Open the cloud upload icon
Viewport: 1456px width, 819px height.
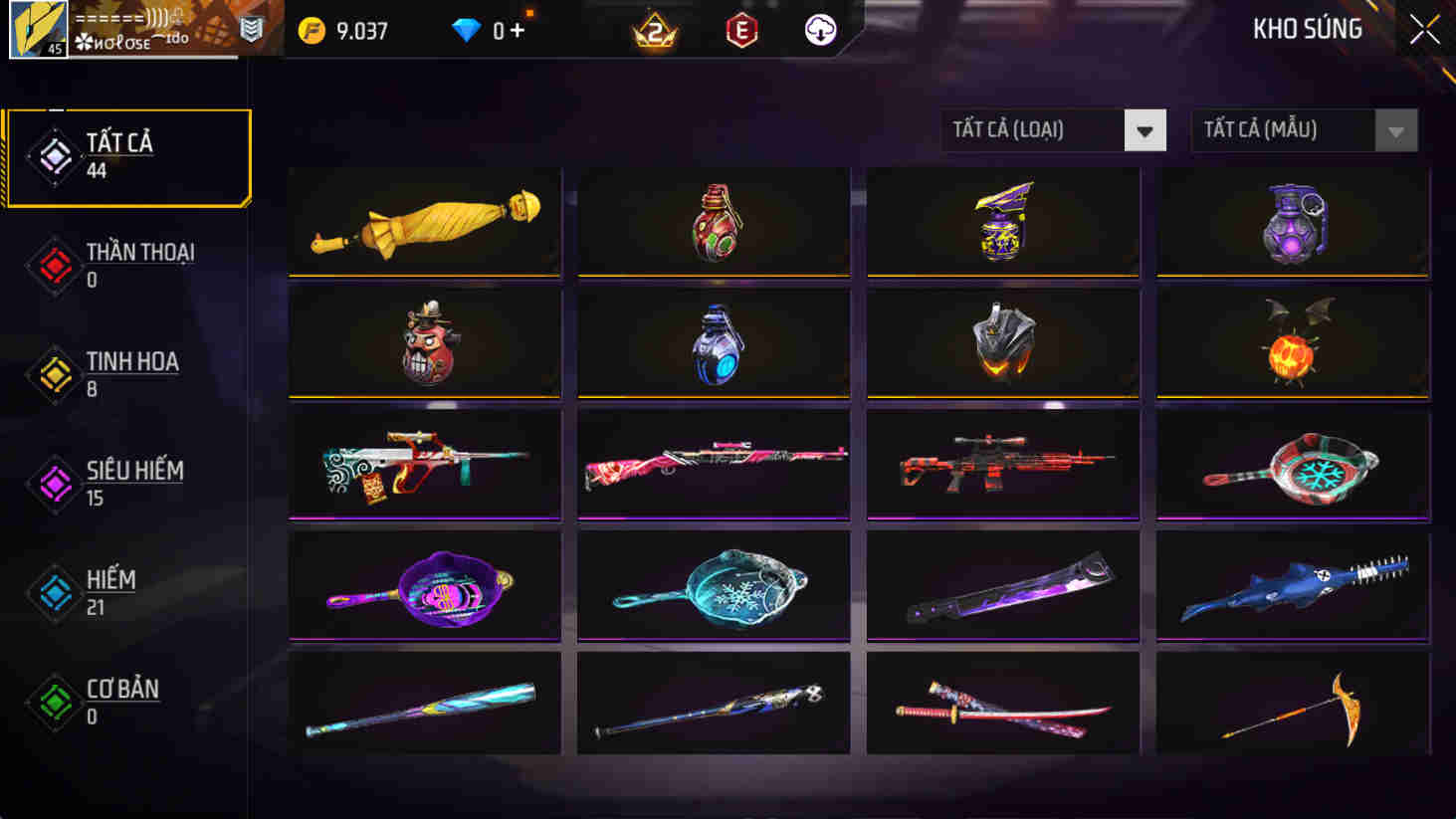[x=818, y=29]
